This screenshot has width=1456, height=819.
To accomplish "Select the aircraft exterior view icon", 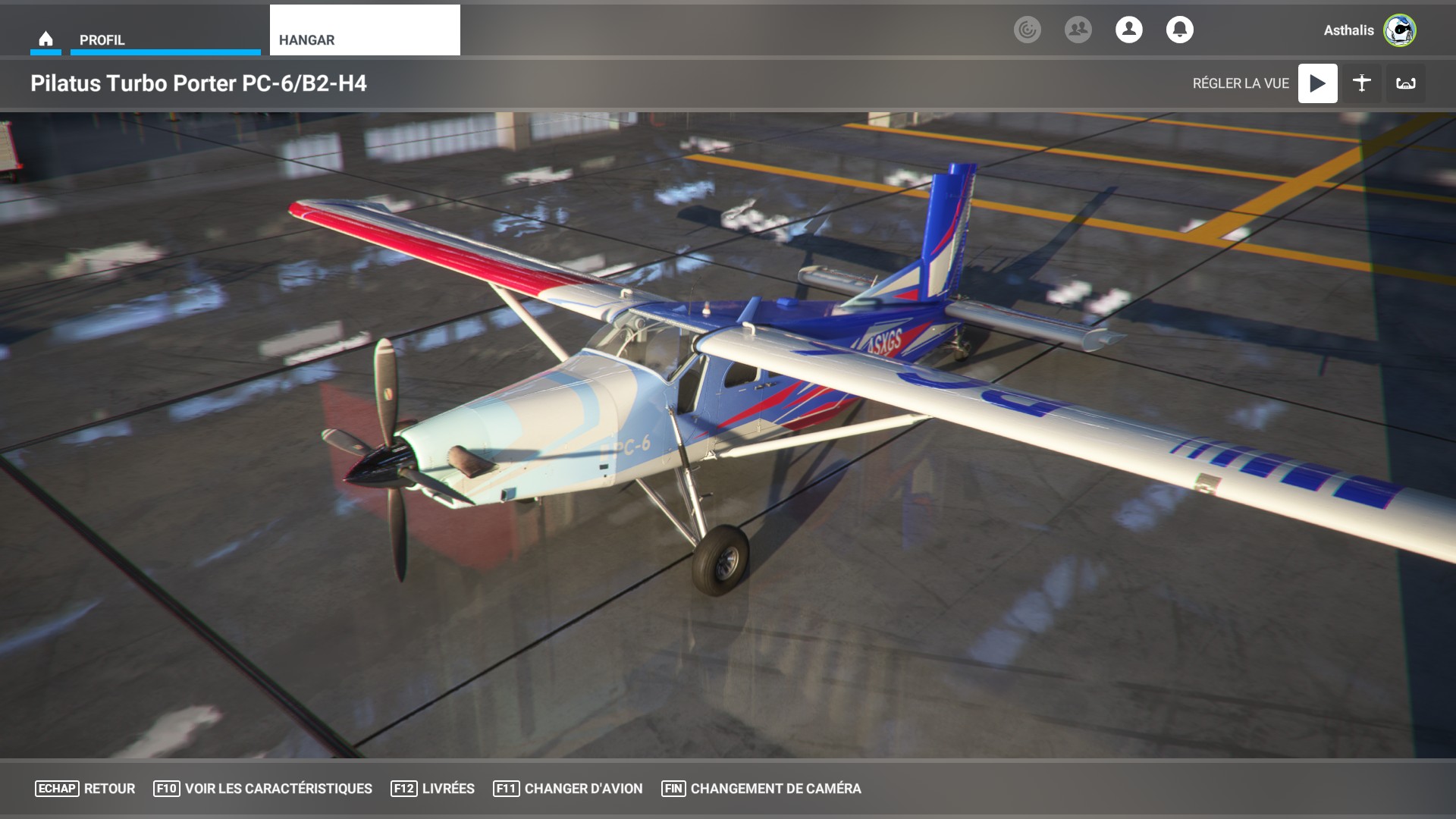I will (x=1362, y=83).
